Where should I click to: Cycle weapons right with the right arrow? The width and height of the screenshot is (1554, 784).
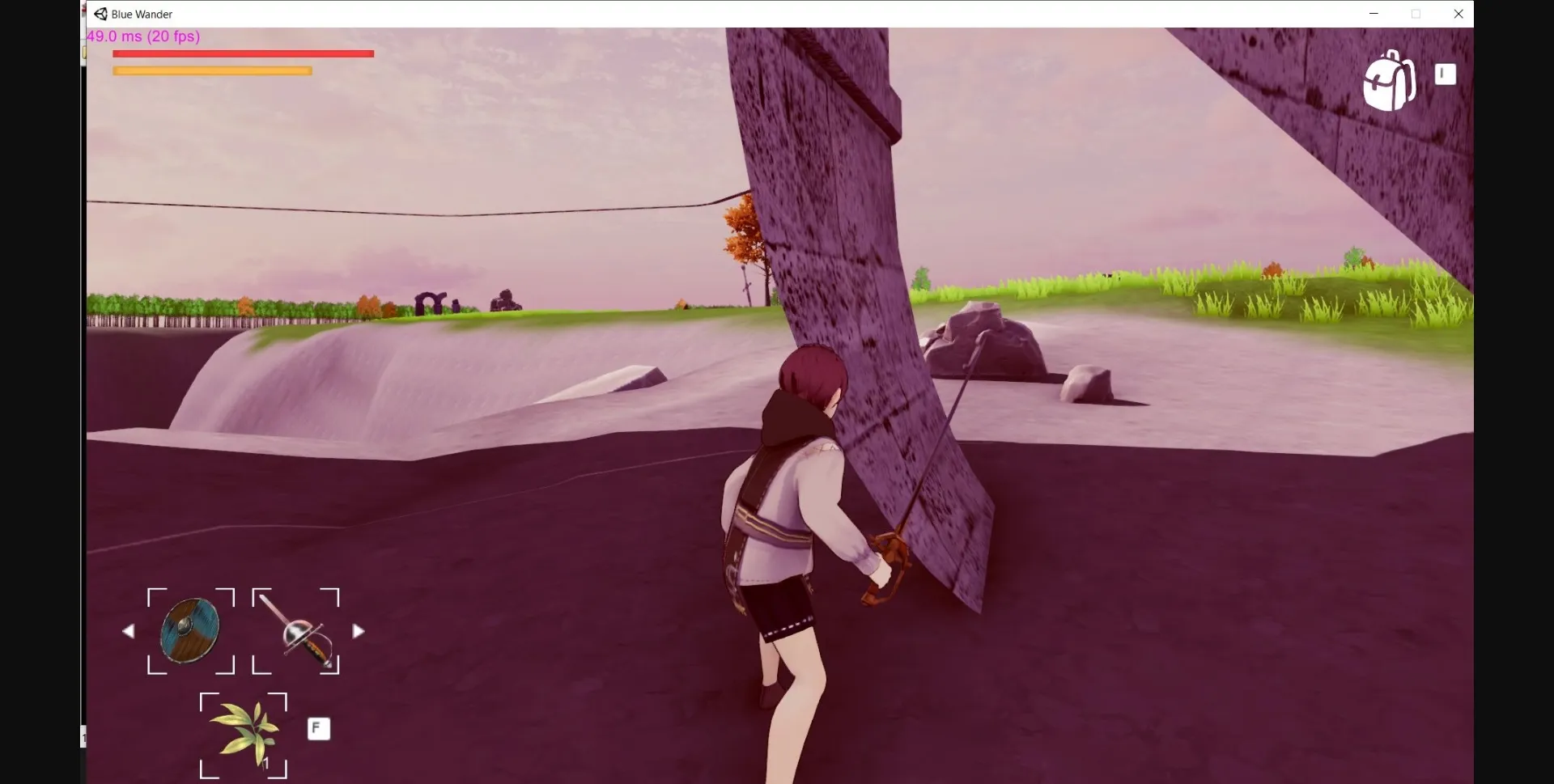pos(359,631)
